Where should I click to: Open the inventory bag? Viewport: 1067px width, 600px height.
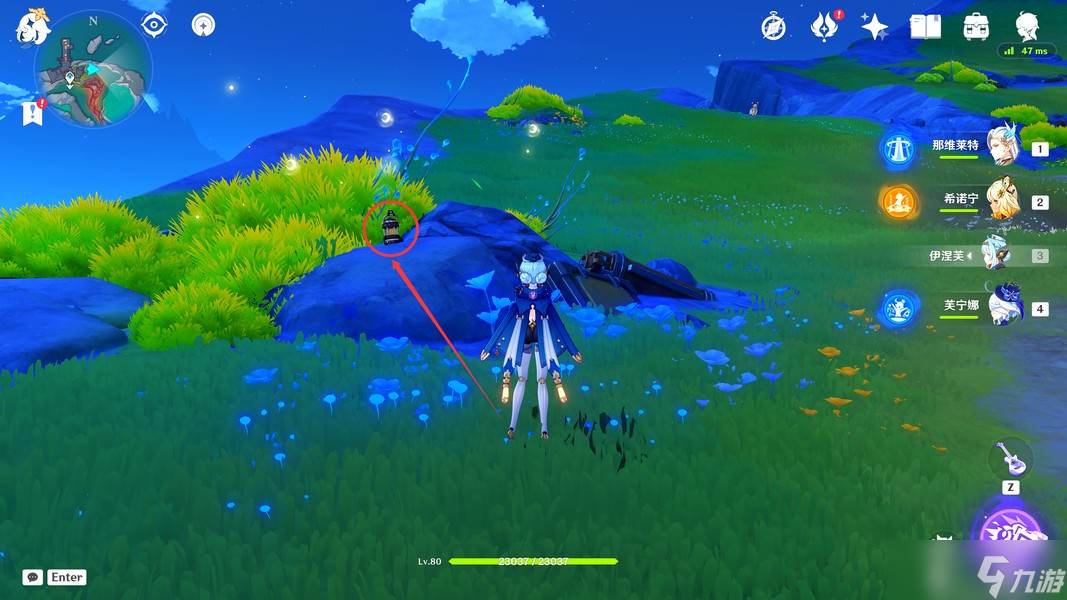coord(976,27)
